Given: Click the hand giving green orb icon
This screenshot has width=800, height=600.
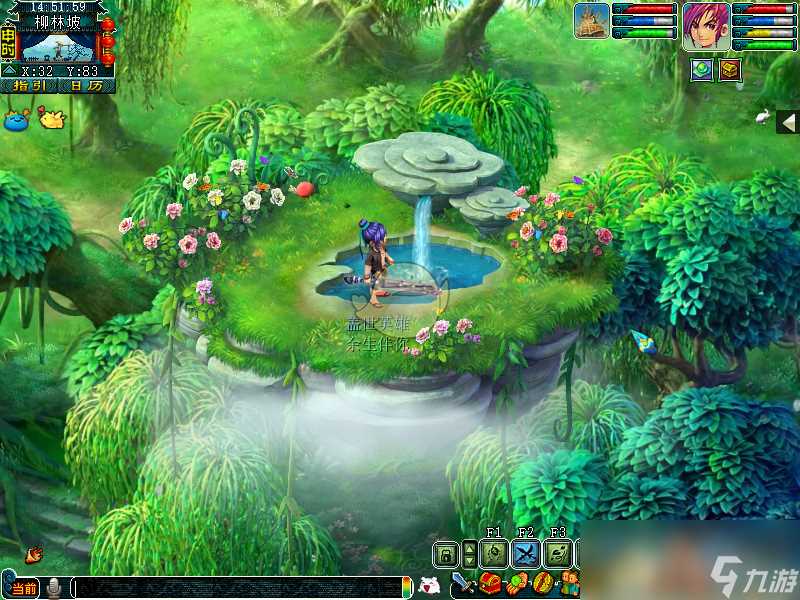Looking at the screenshot, I should point(517,583).
